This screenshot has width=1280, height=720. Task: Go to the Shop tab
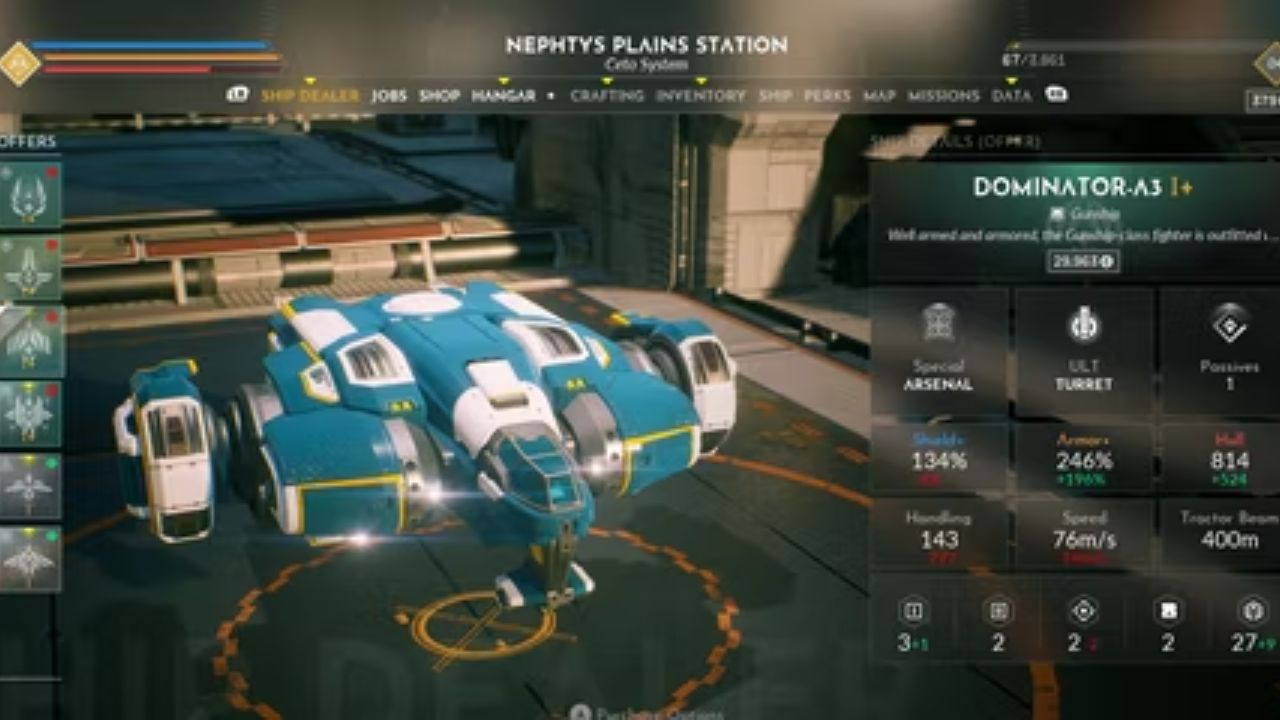[439, 96]
